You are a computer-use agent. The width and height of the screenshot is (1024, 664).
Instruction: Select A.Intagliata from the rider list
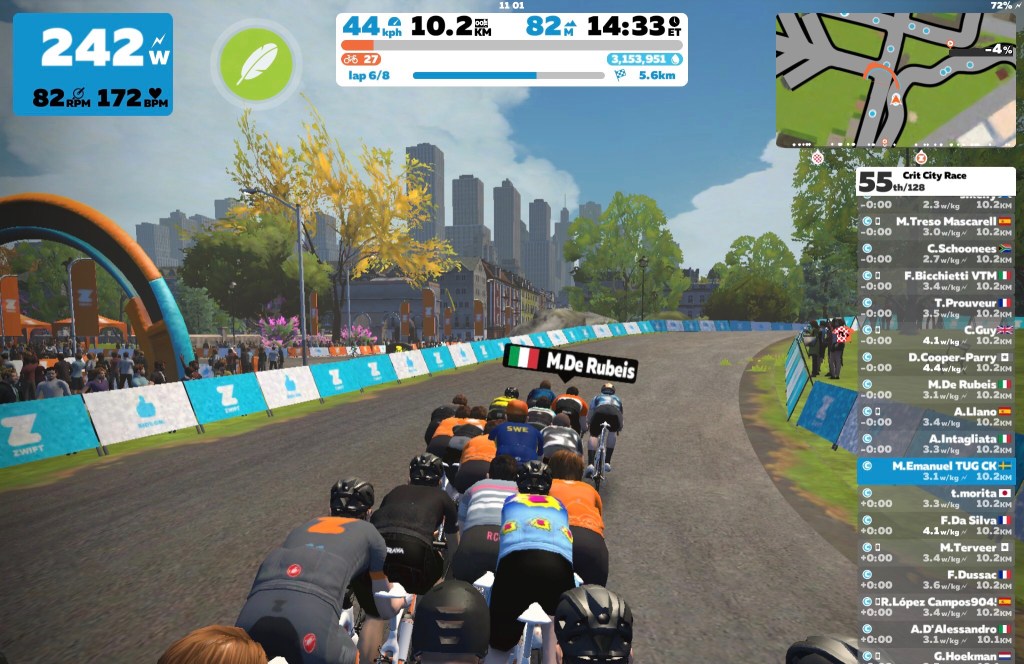[x=937, y=444]
